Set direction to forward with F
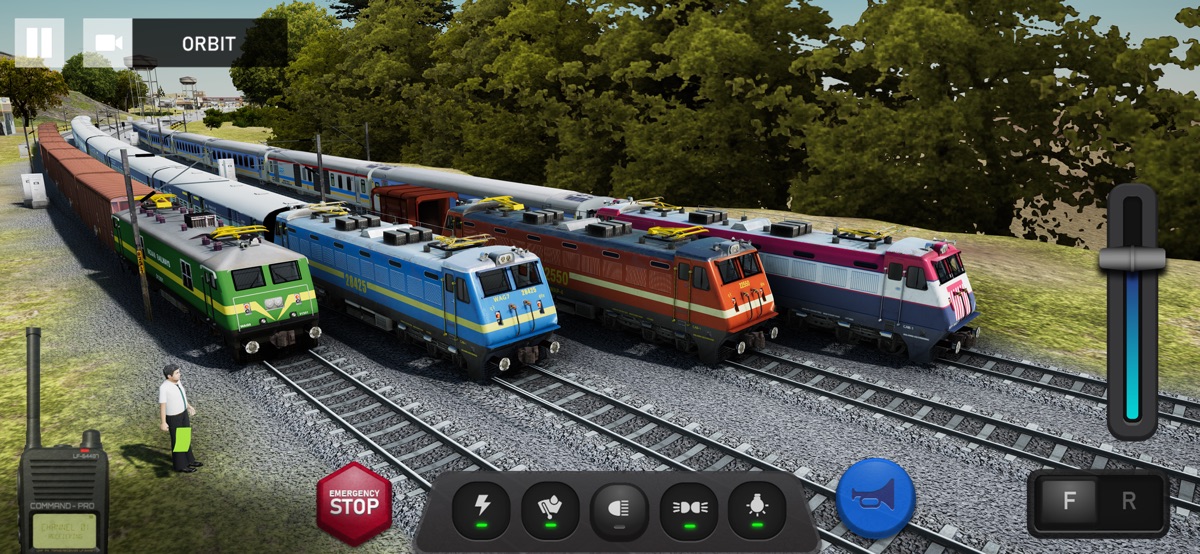Screen dimensions: 1200x554 [1069, 502]
